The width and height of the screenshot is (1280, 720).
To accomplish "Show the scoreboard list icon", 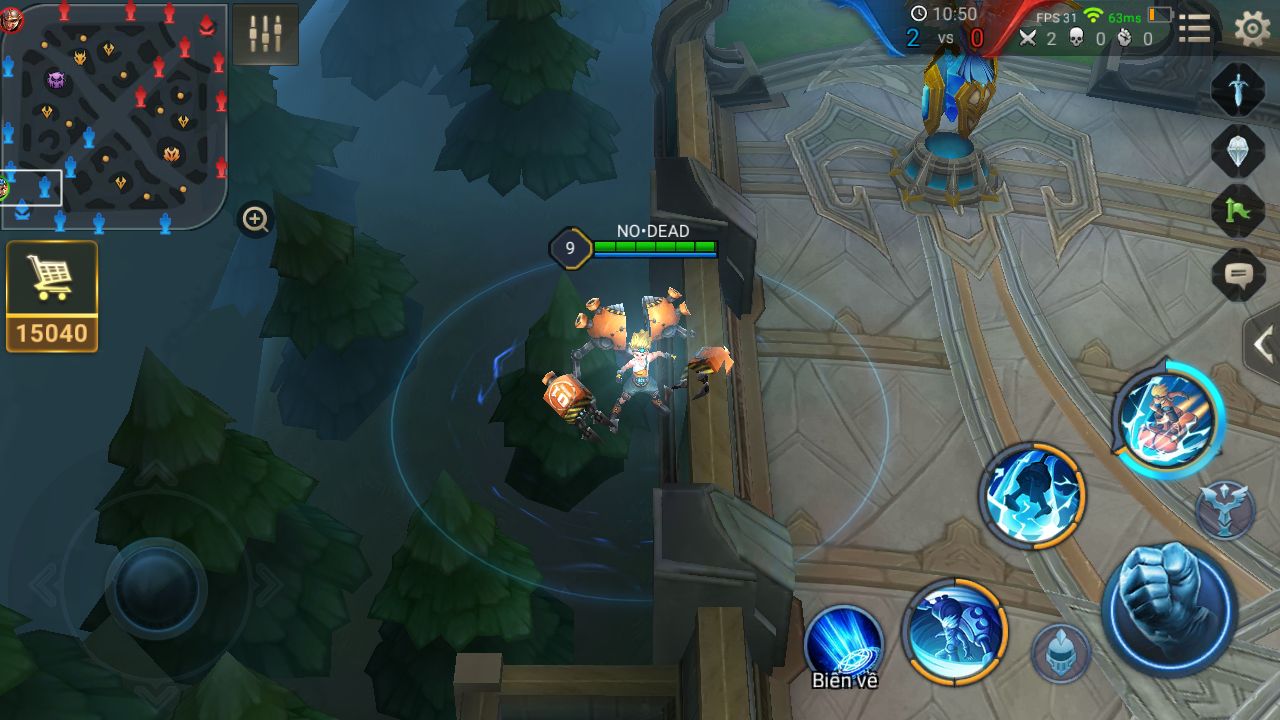I will 1195,29.
